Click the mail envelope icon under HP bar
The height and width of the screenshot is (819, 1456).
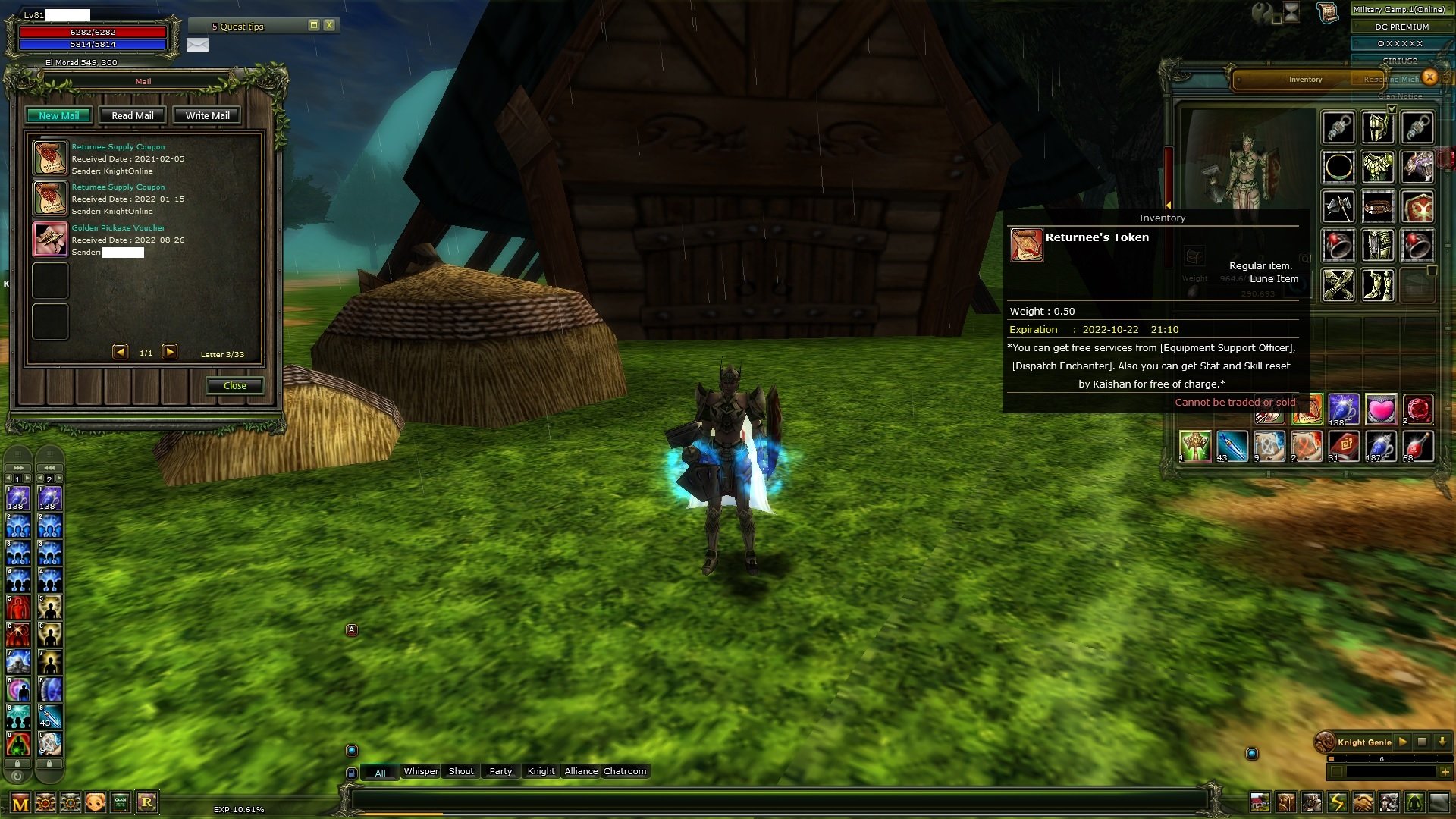(198, 45)
